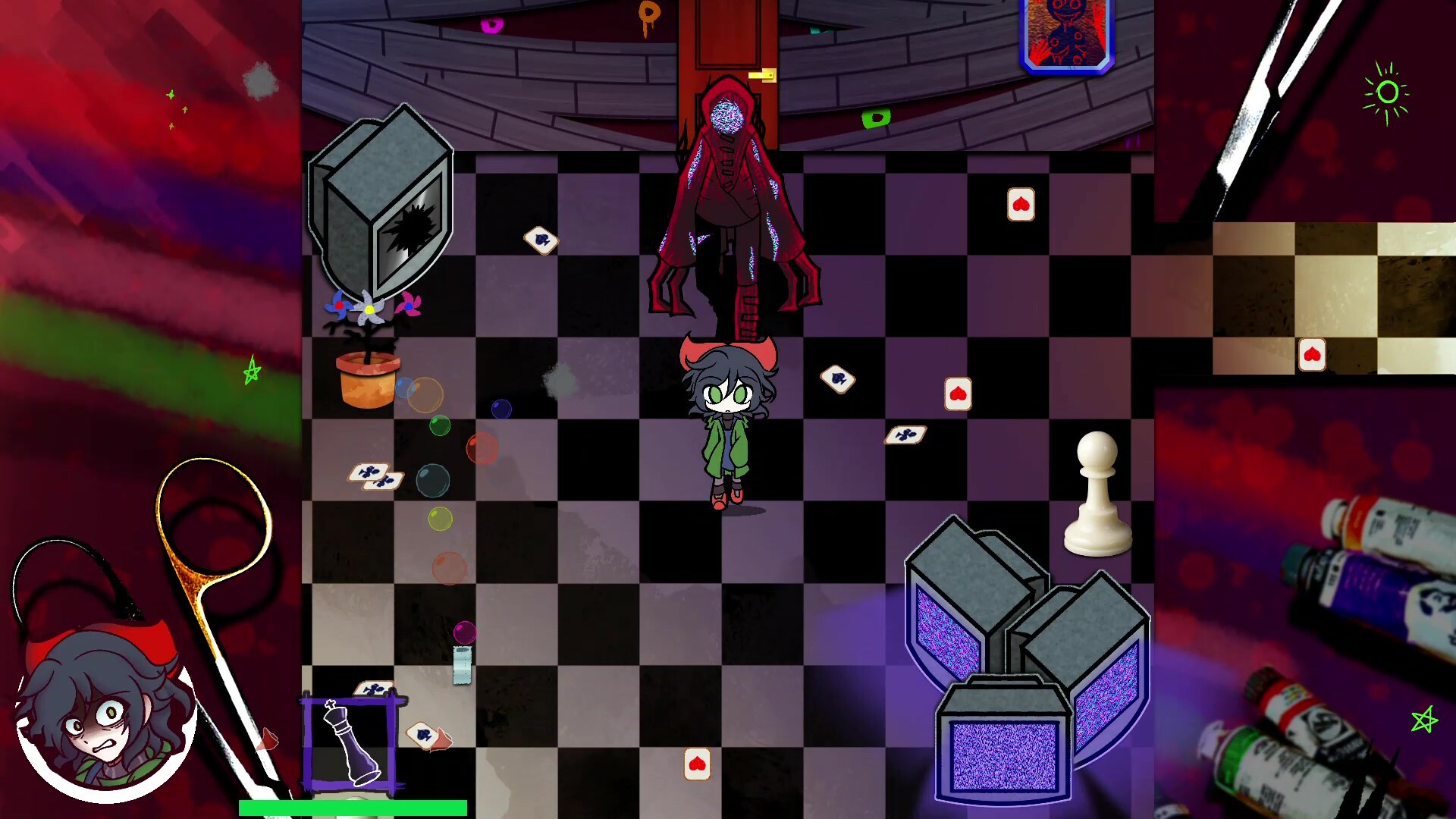Click the character portrait in the bottom-left
The height and width of the screenshot is (819, 1456).
click(x=106, y=705)
